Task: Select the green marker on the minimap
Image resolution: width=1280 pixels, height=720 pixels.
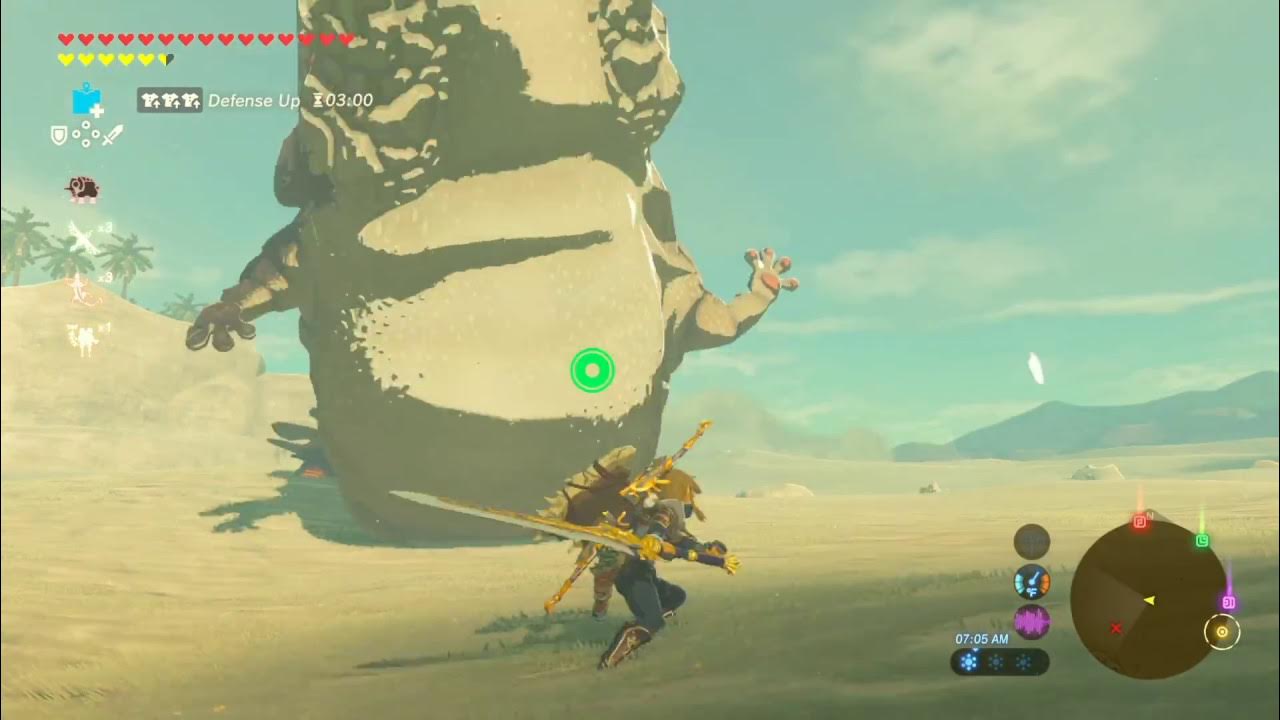Action: click(x=1202, y=540)
